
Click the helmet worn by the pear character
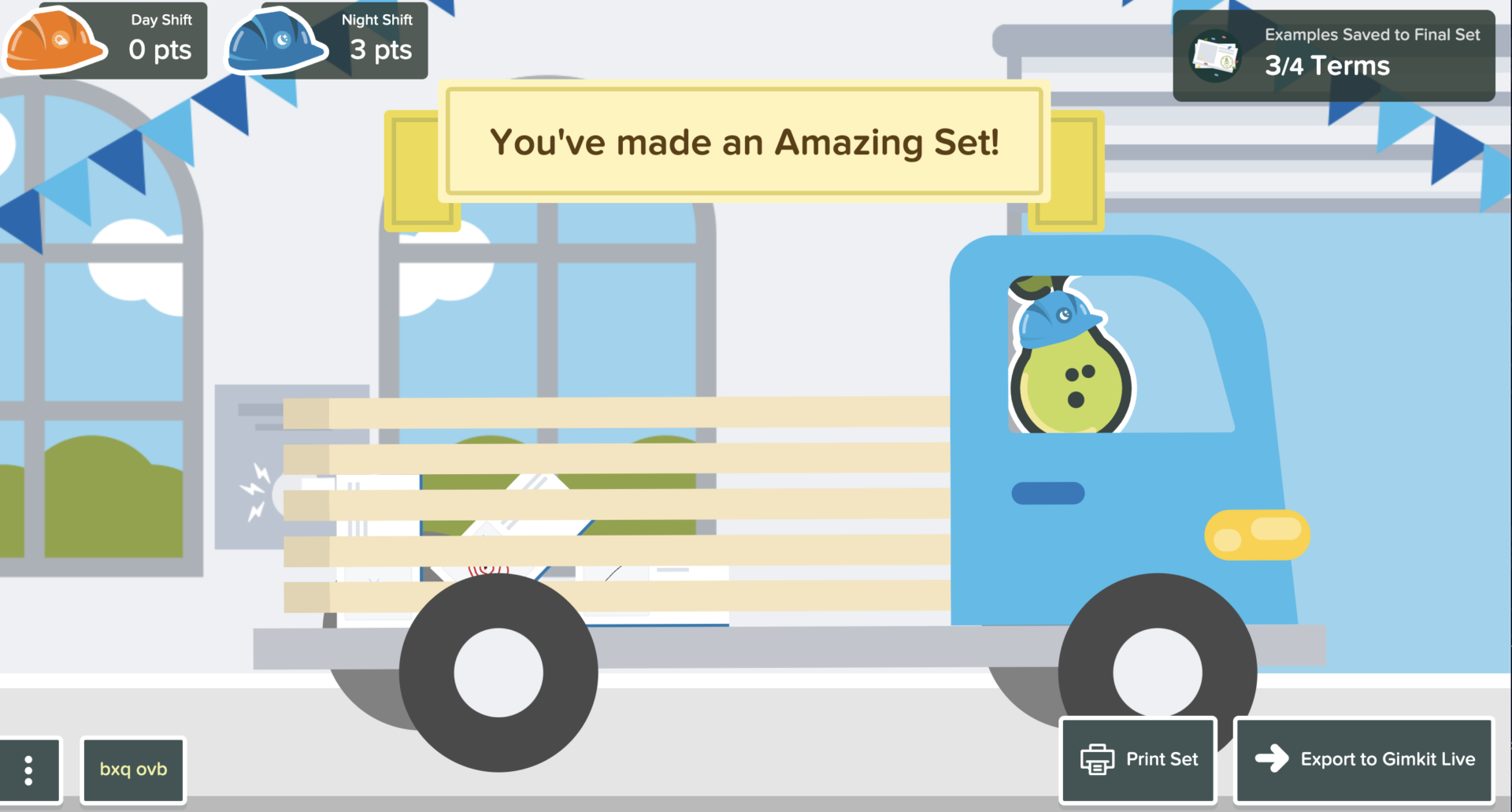[1059, 317]
